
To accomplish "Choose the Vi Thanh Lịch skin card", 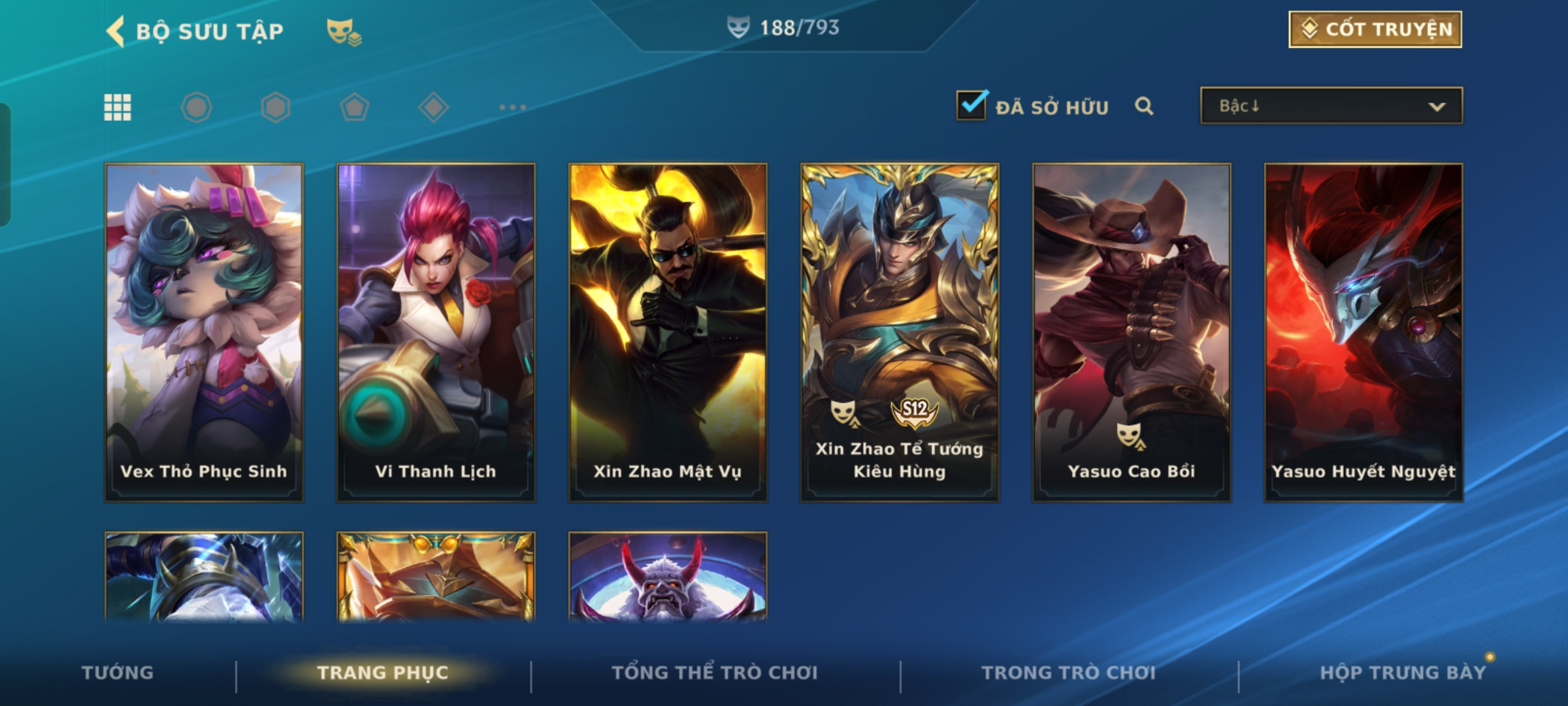I will tap(436, 332).
